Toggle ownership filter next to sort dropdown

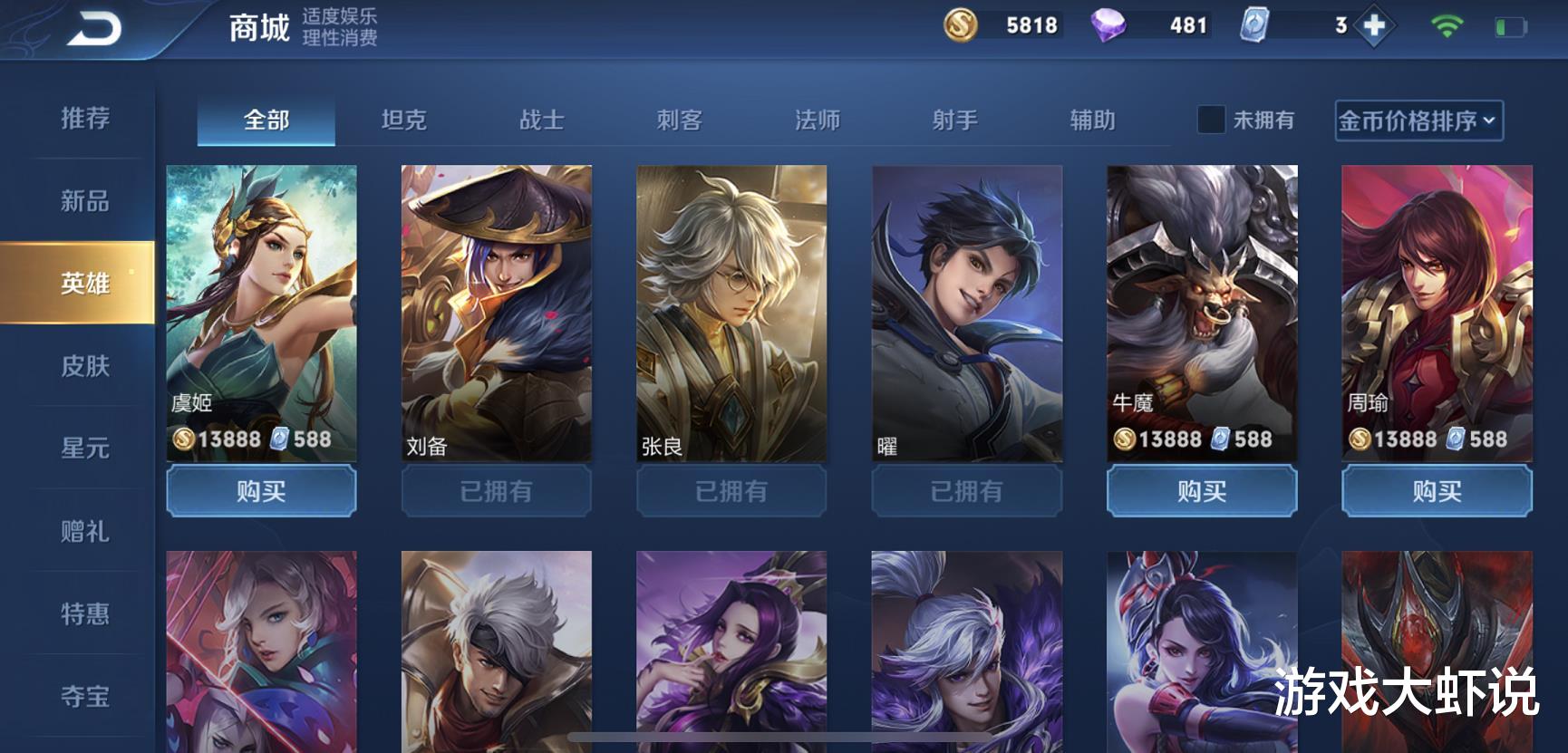[1210, 119]
